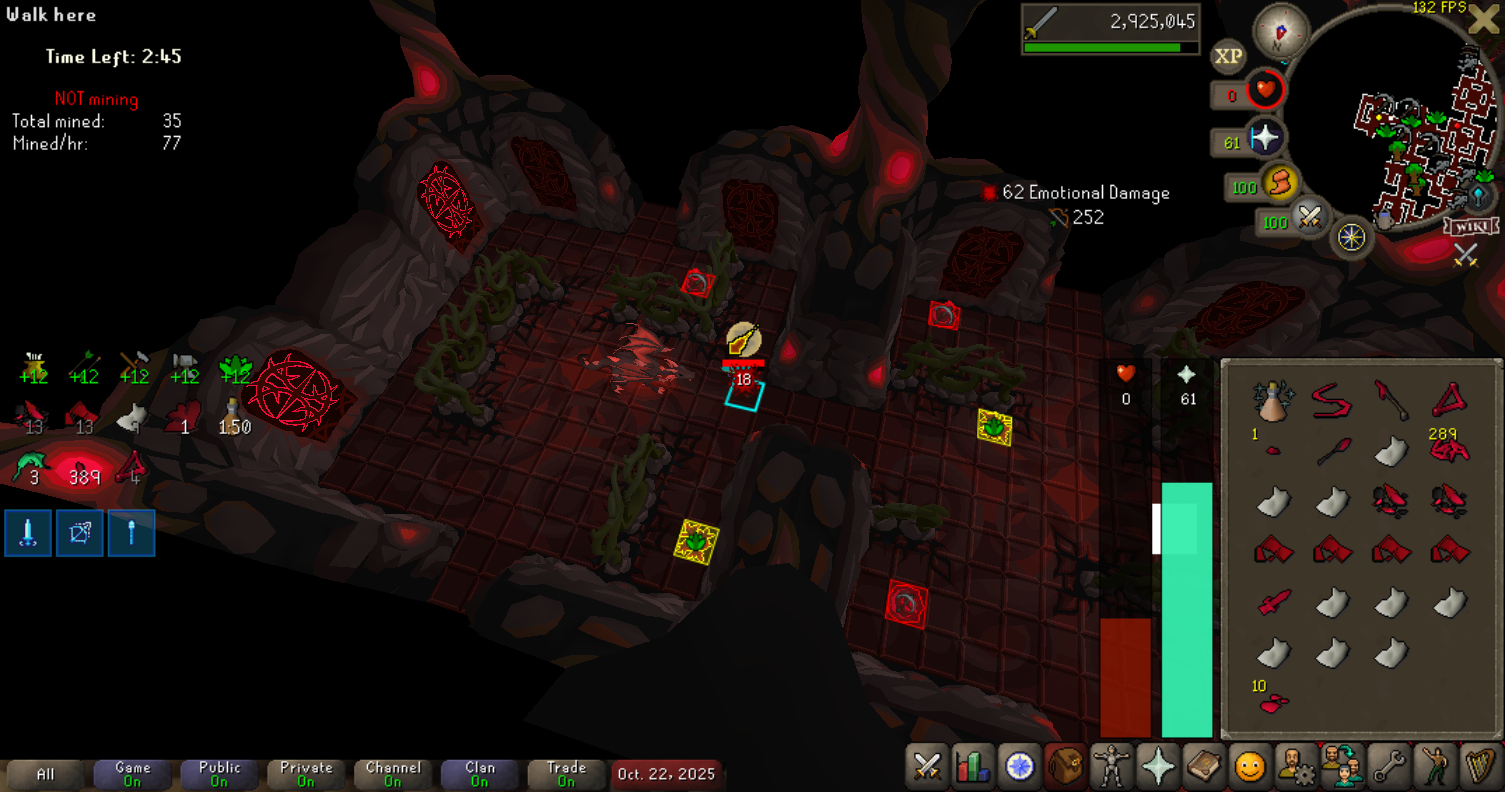Toggle the Trade chat filter
The image size is (1505, 792).
click(x=566, y=774)
